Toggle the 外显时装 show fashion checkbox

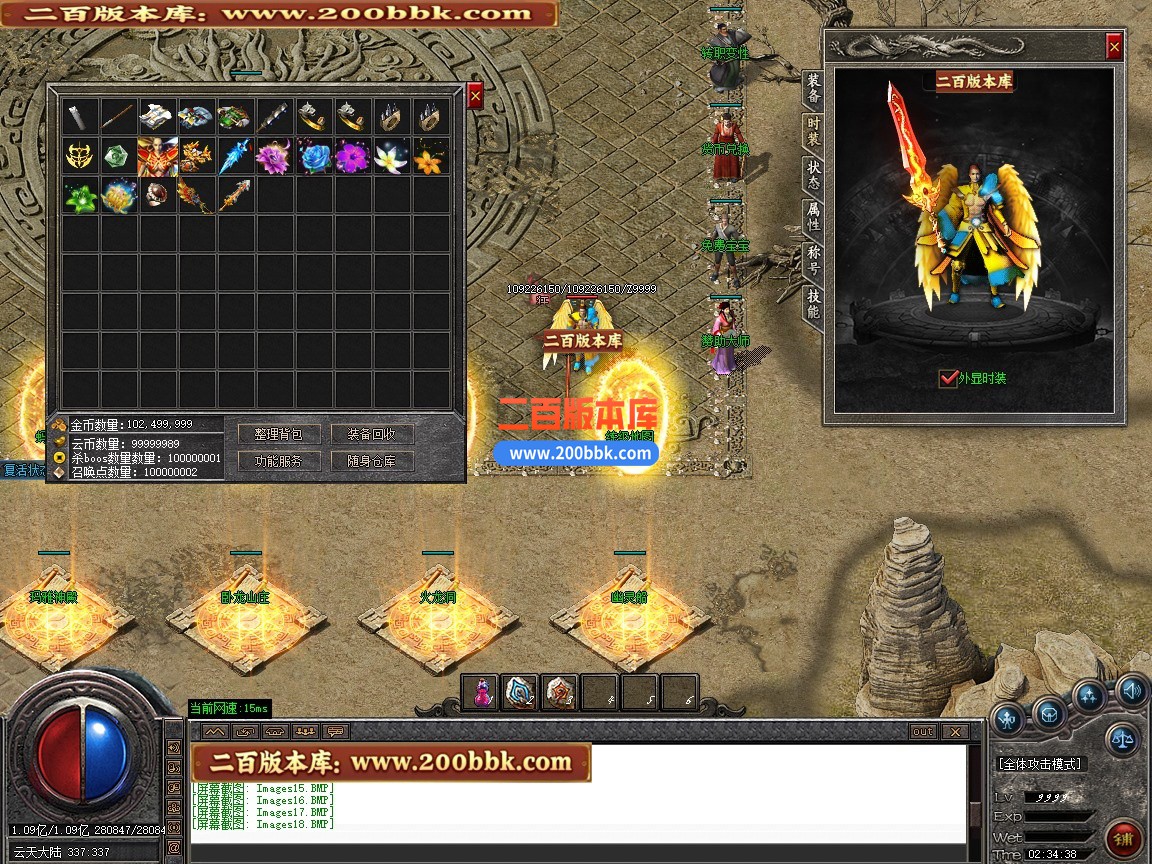point(948,378)
